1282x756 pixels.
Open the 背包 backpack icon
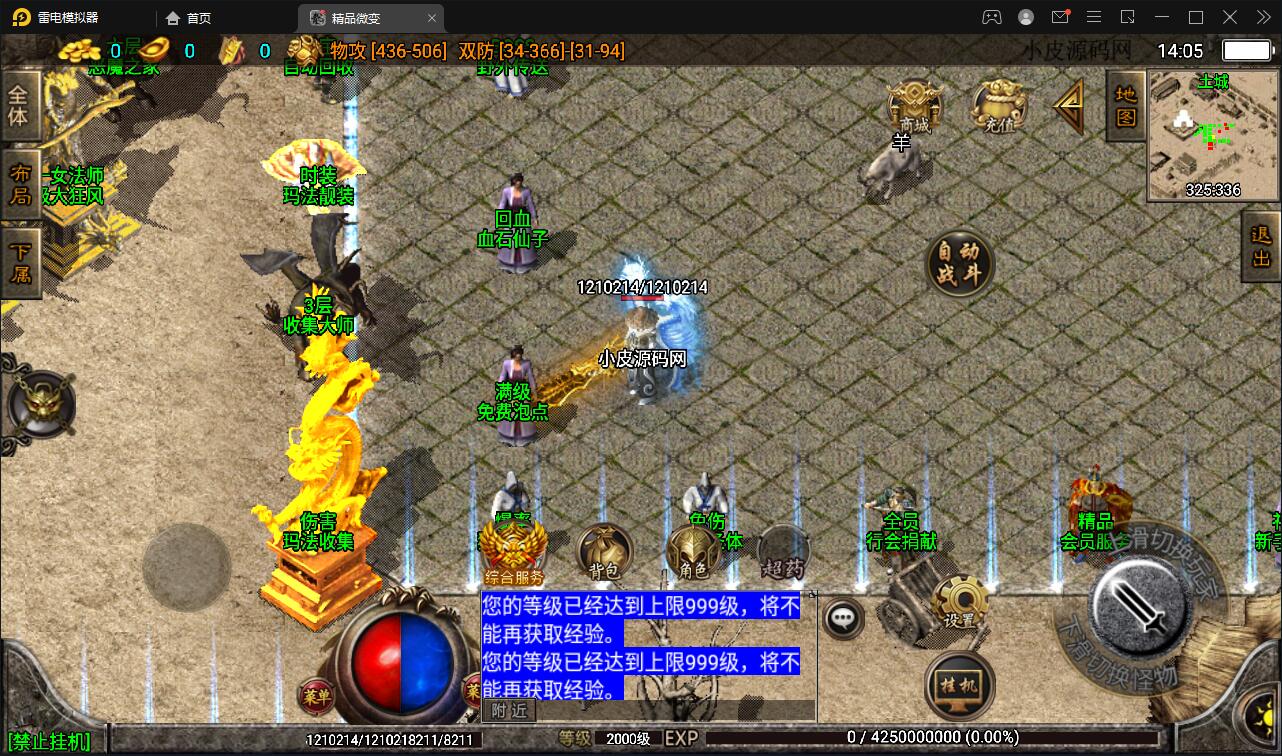(x=605, y=545)
